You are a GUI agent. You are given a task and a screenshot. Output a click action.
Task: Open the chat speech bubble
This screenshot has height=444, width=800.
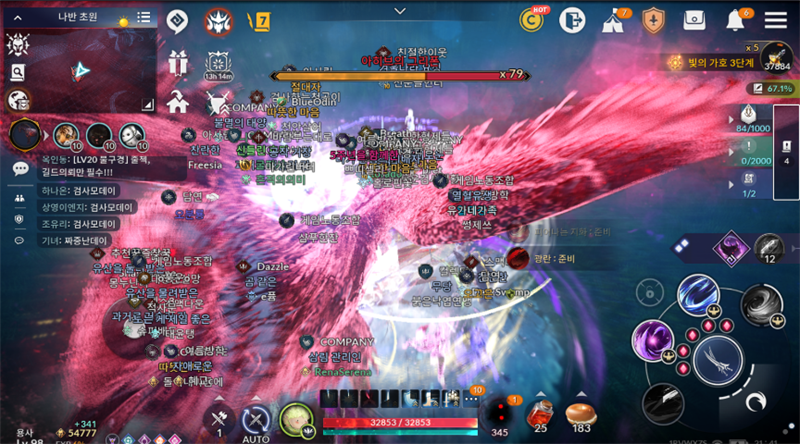coord(20,169)
